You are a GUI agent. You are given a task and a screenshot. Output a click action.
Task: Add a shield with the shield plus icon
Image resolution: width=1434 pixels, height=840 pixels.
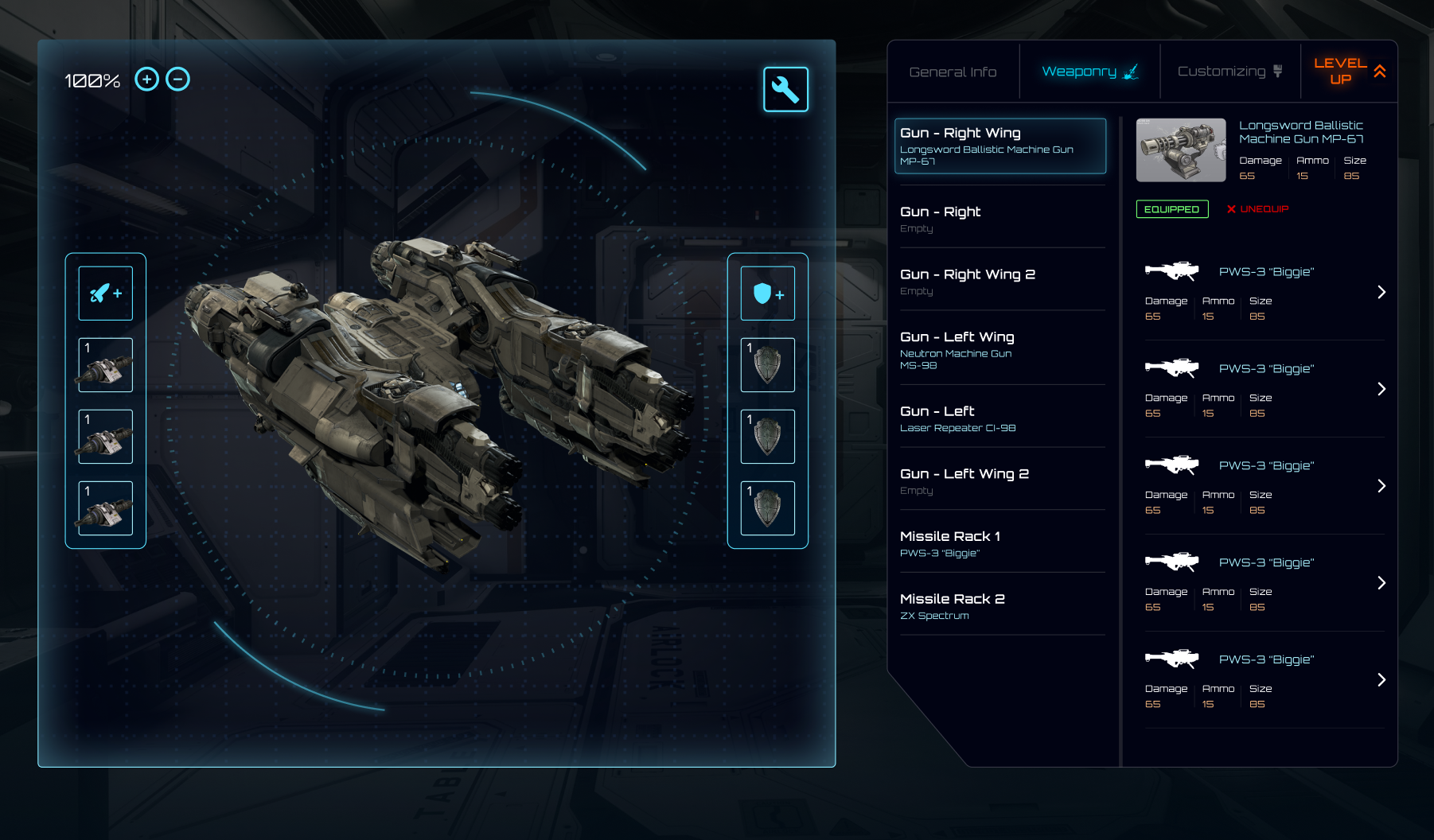(768, 294)
